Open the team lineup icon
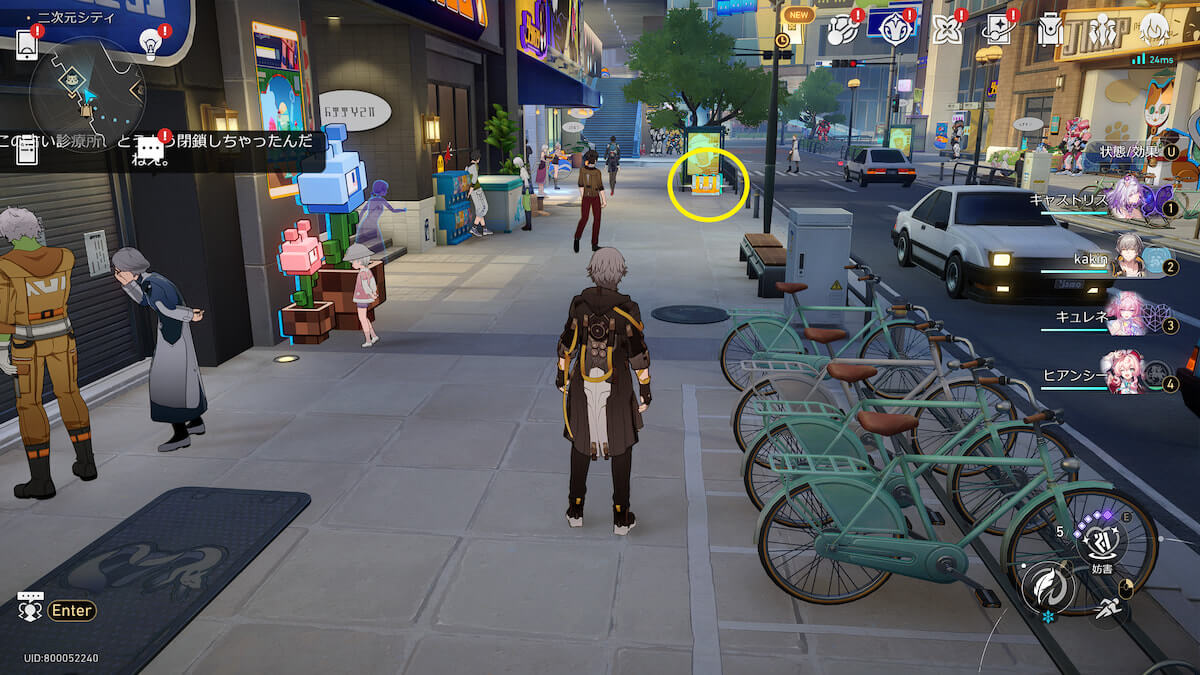This screenshot has height=675, width=1200. click(1102, 29)
